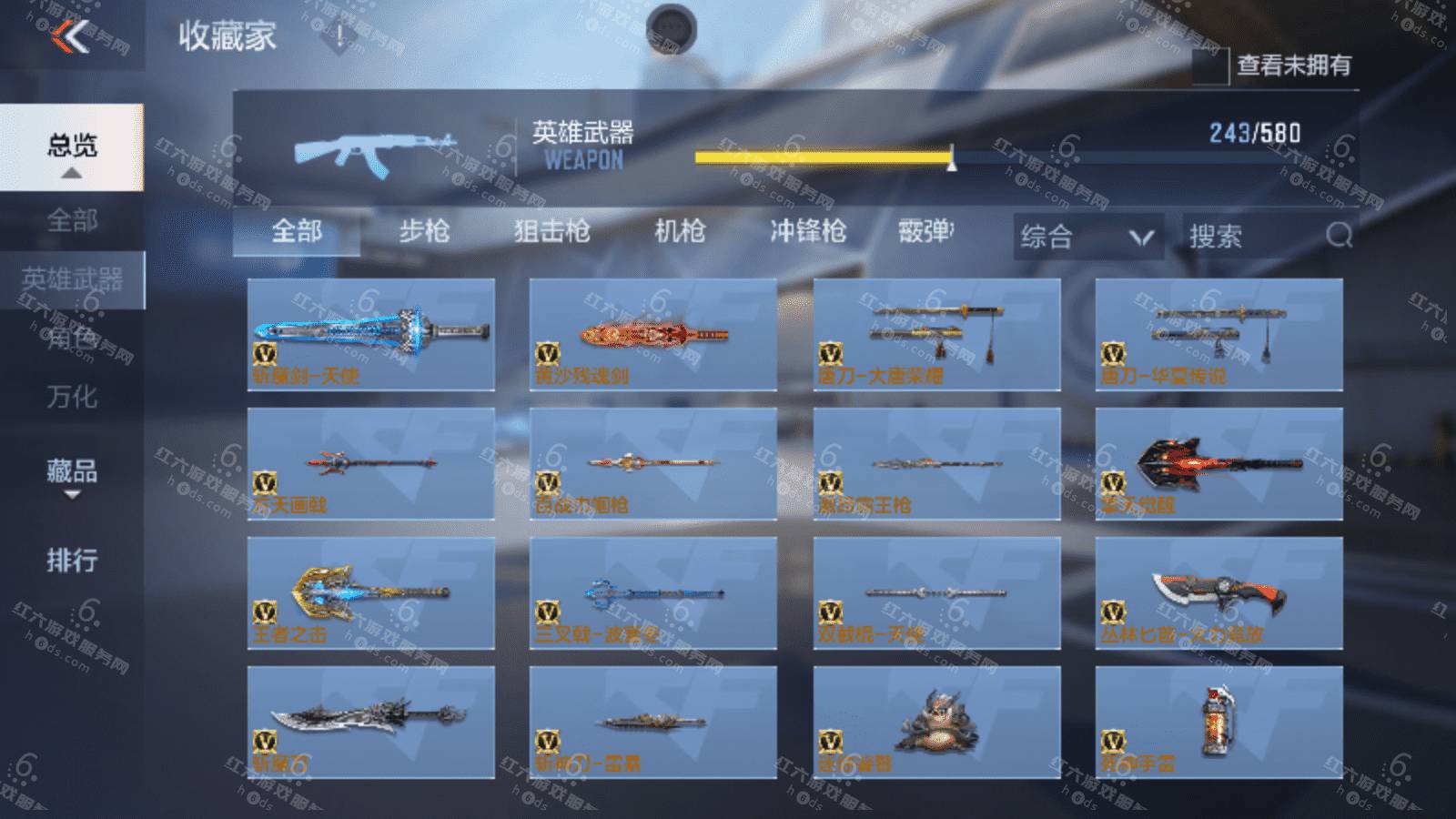This screenshot has width=1456, height=819.
Task: Open the 综合 sort dropdown
Action: pos(1087,238)
